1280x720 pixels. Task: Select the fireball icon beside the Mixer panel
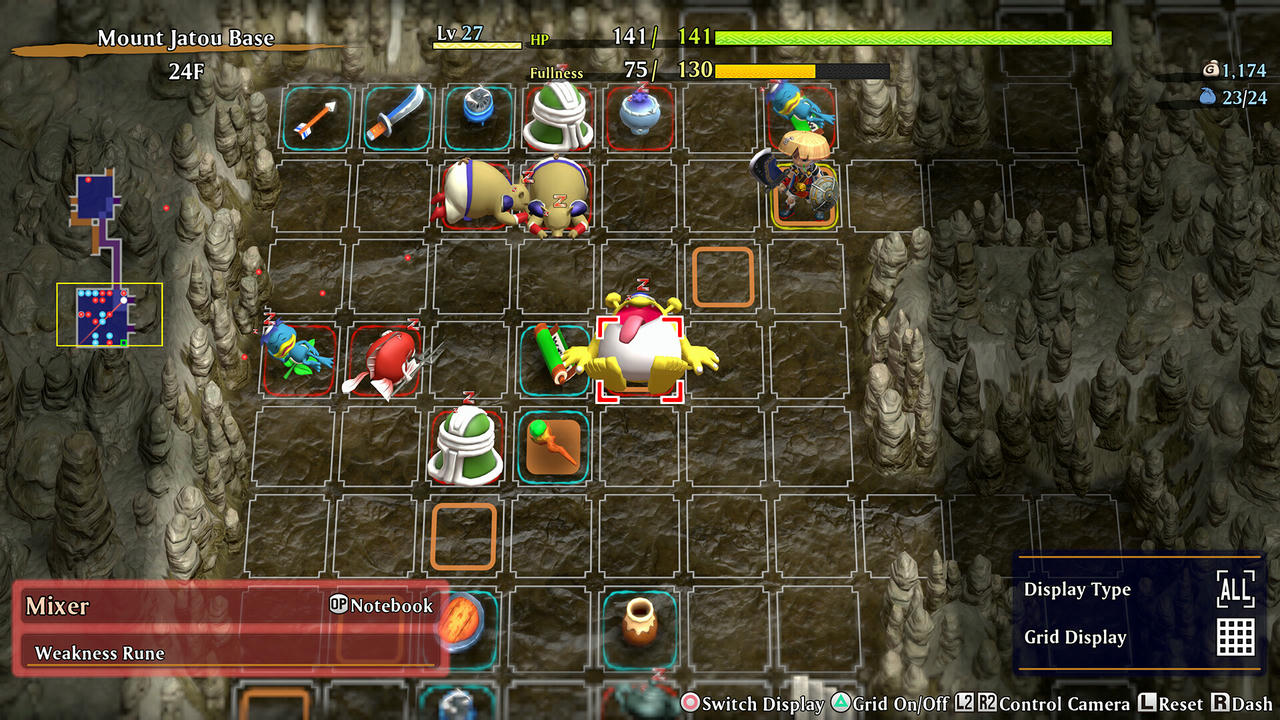click(459, 622)
